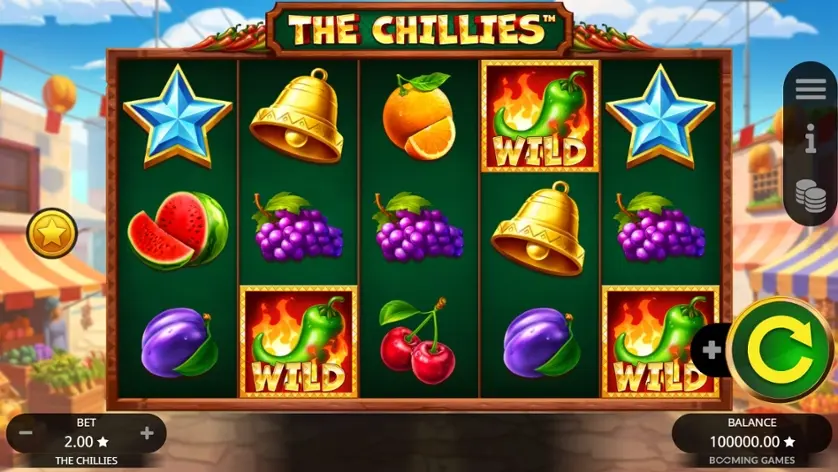Viewport: 838px width, 472px height.
Task: Expand the plus tab beside spin button
Action: click(712, 350)
